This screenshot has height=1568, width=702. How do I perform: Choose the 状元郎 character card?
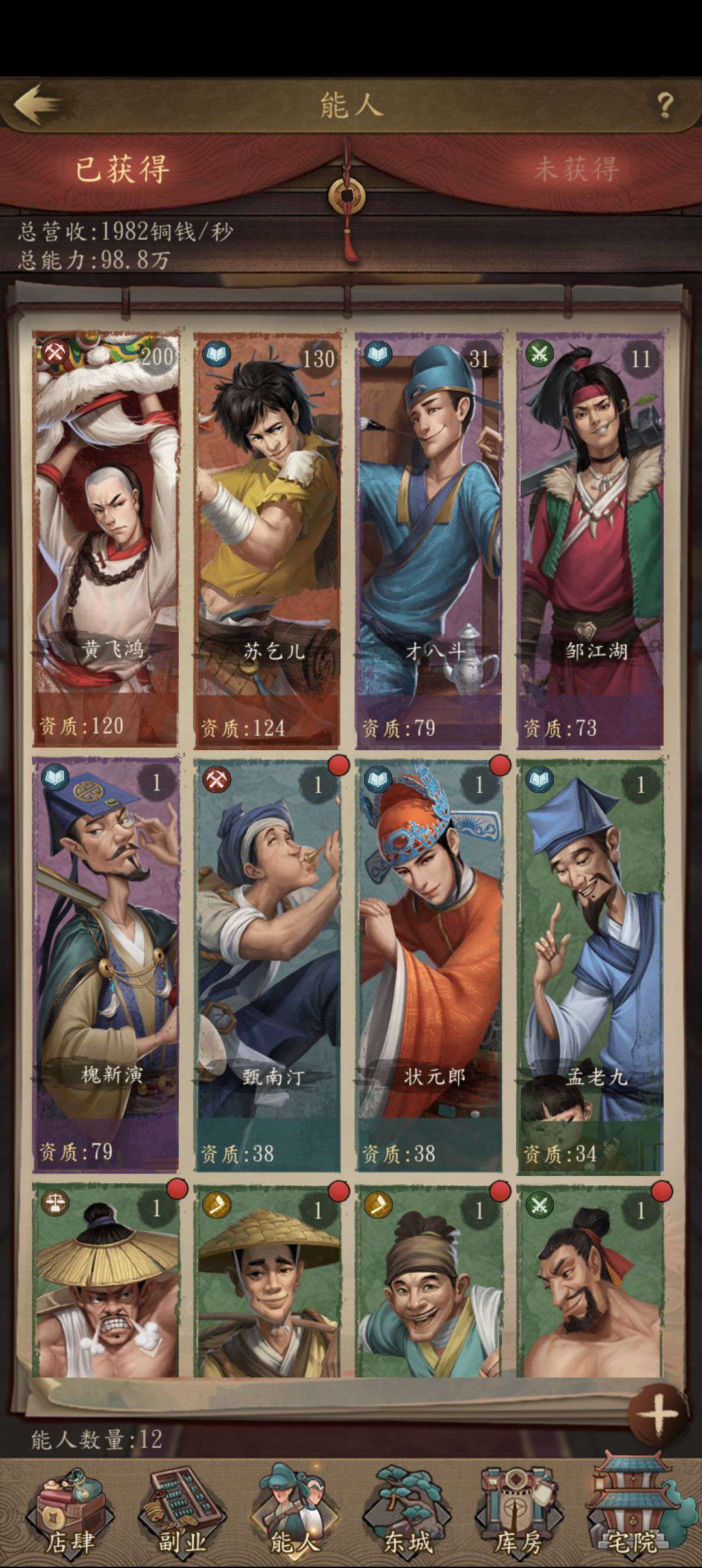point(428,965)
